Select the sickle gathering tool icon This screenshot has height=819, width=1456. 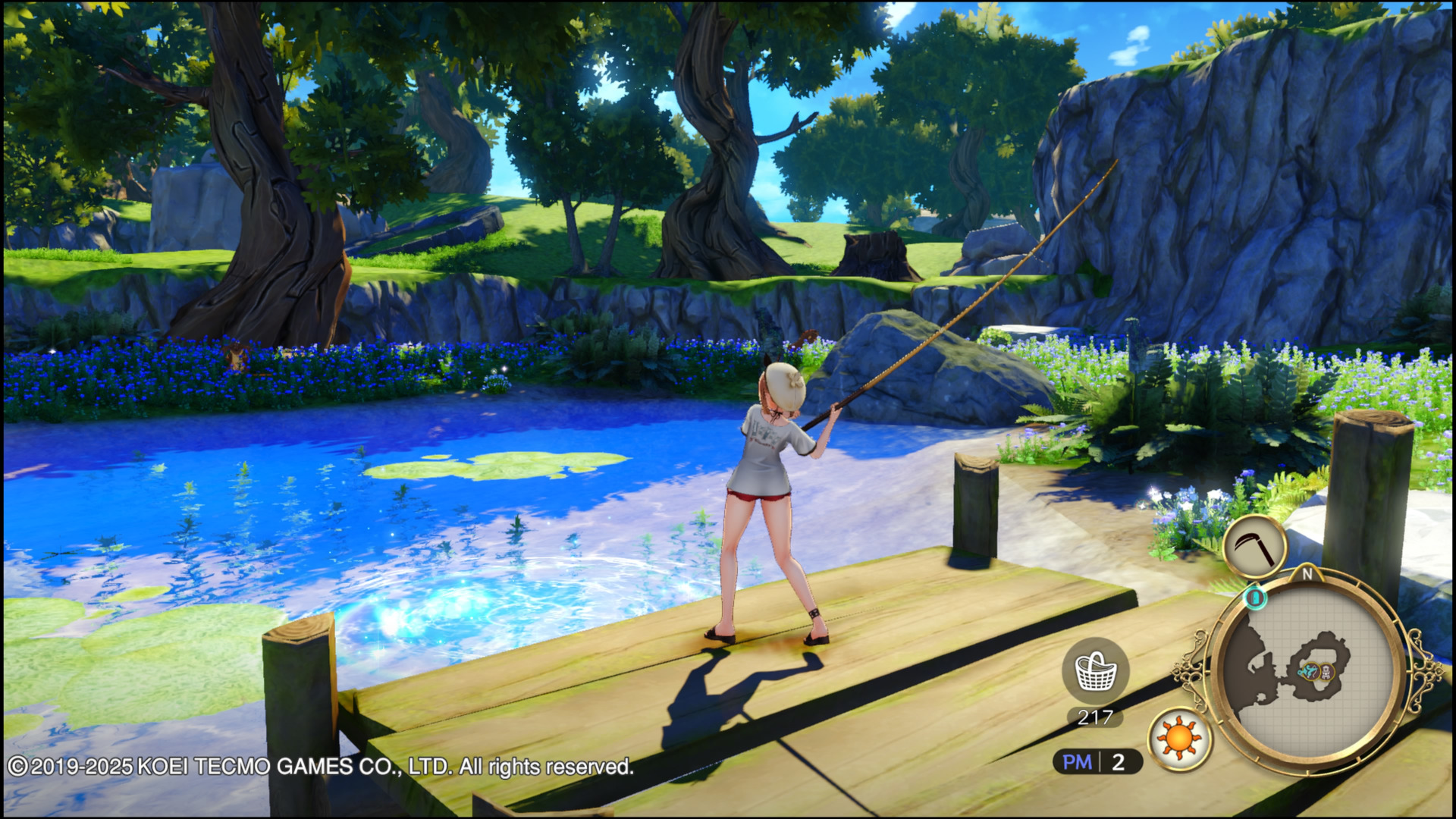[1254, 546]
